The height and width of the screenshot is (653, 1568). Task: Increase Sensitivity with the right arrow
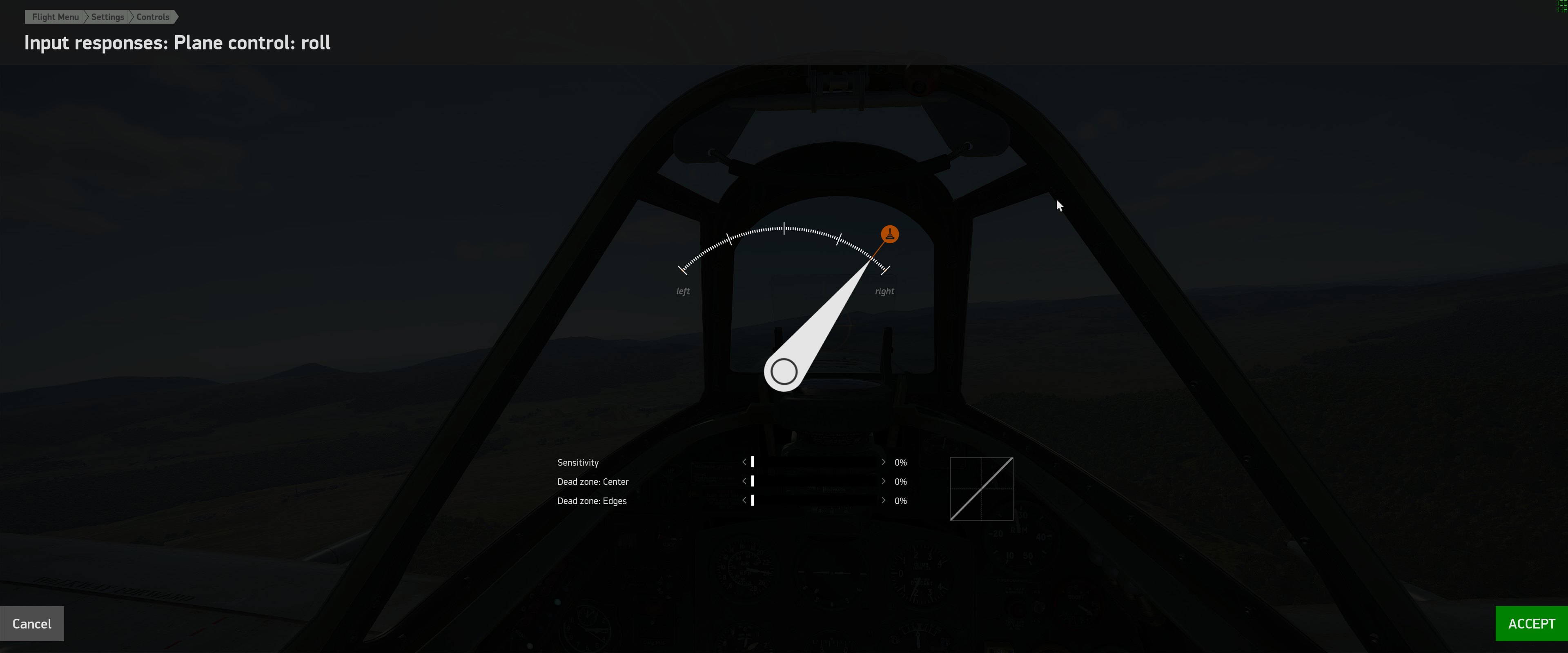coord(883,462)
